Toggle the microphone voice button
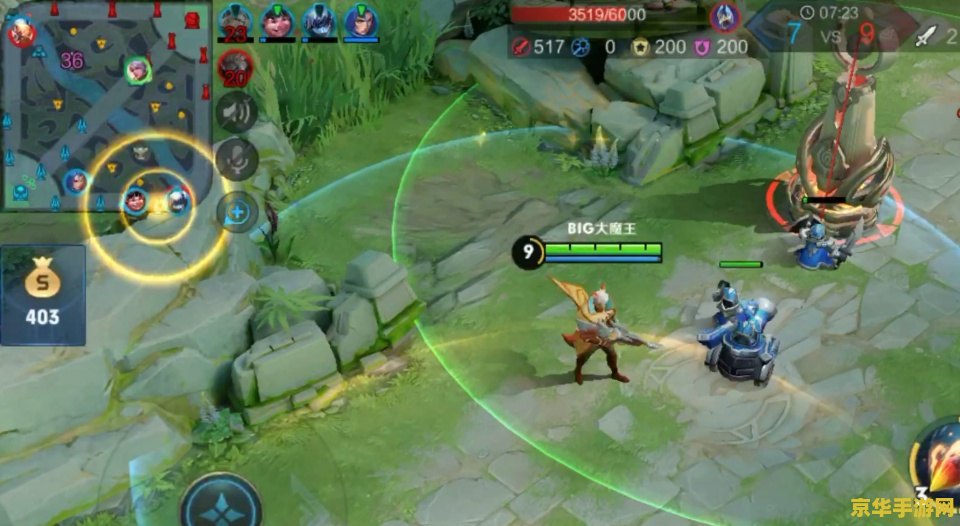This screenshot has width=960, height=526. point(237,160)
